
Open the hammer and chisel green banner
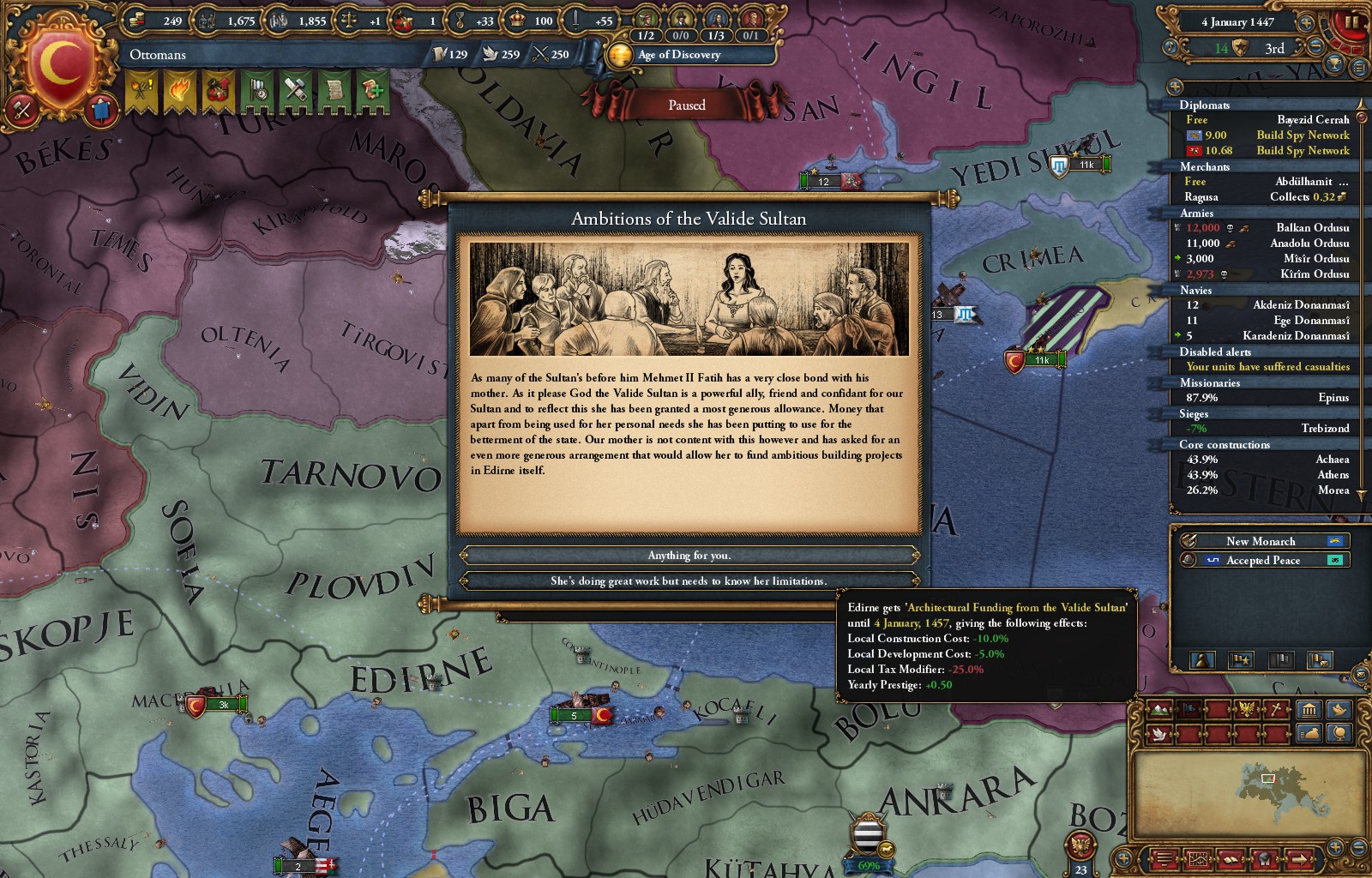point(294,91)
